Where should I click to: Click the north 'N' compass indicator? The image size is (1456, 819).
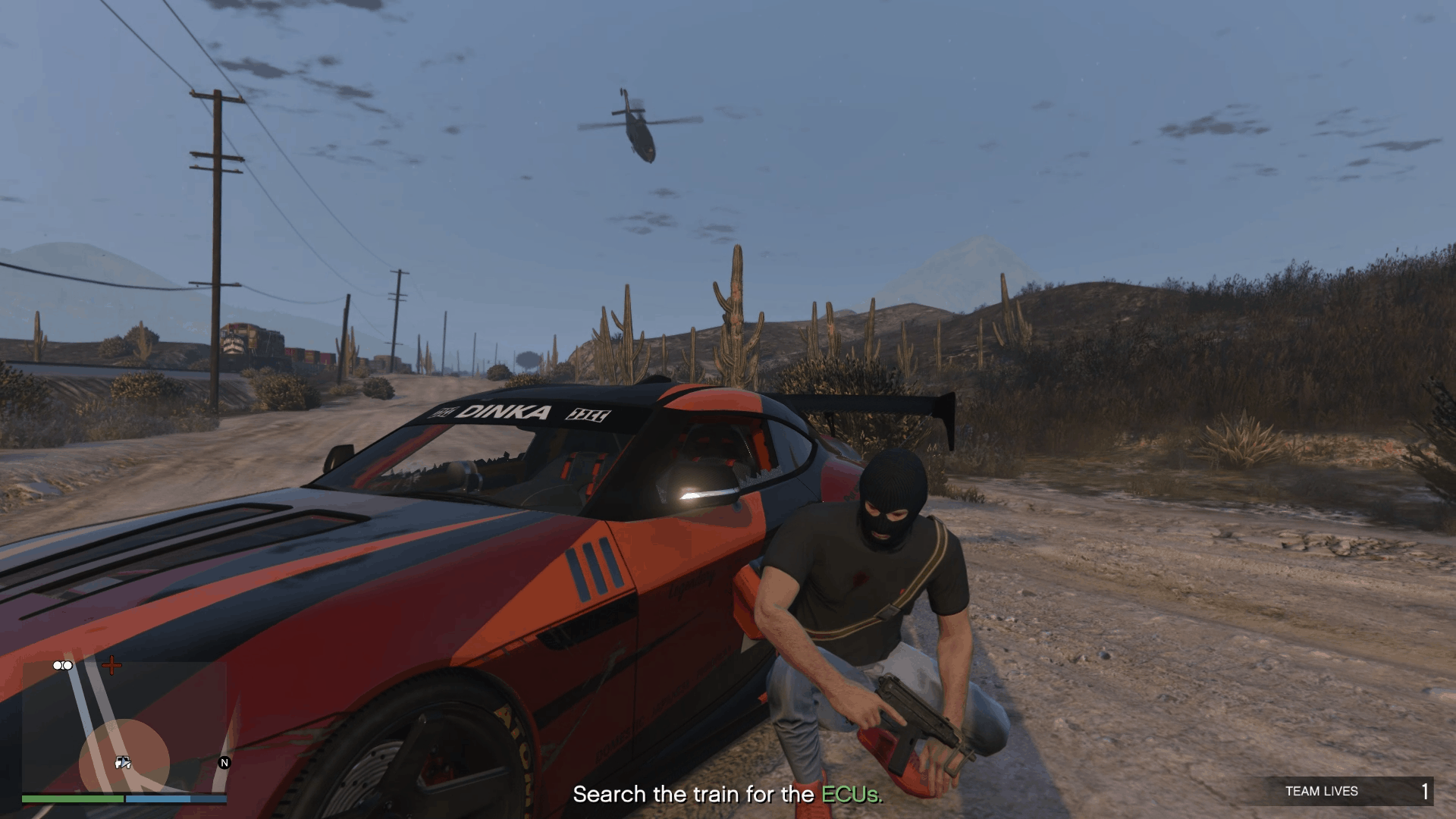(224, 762)
